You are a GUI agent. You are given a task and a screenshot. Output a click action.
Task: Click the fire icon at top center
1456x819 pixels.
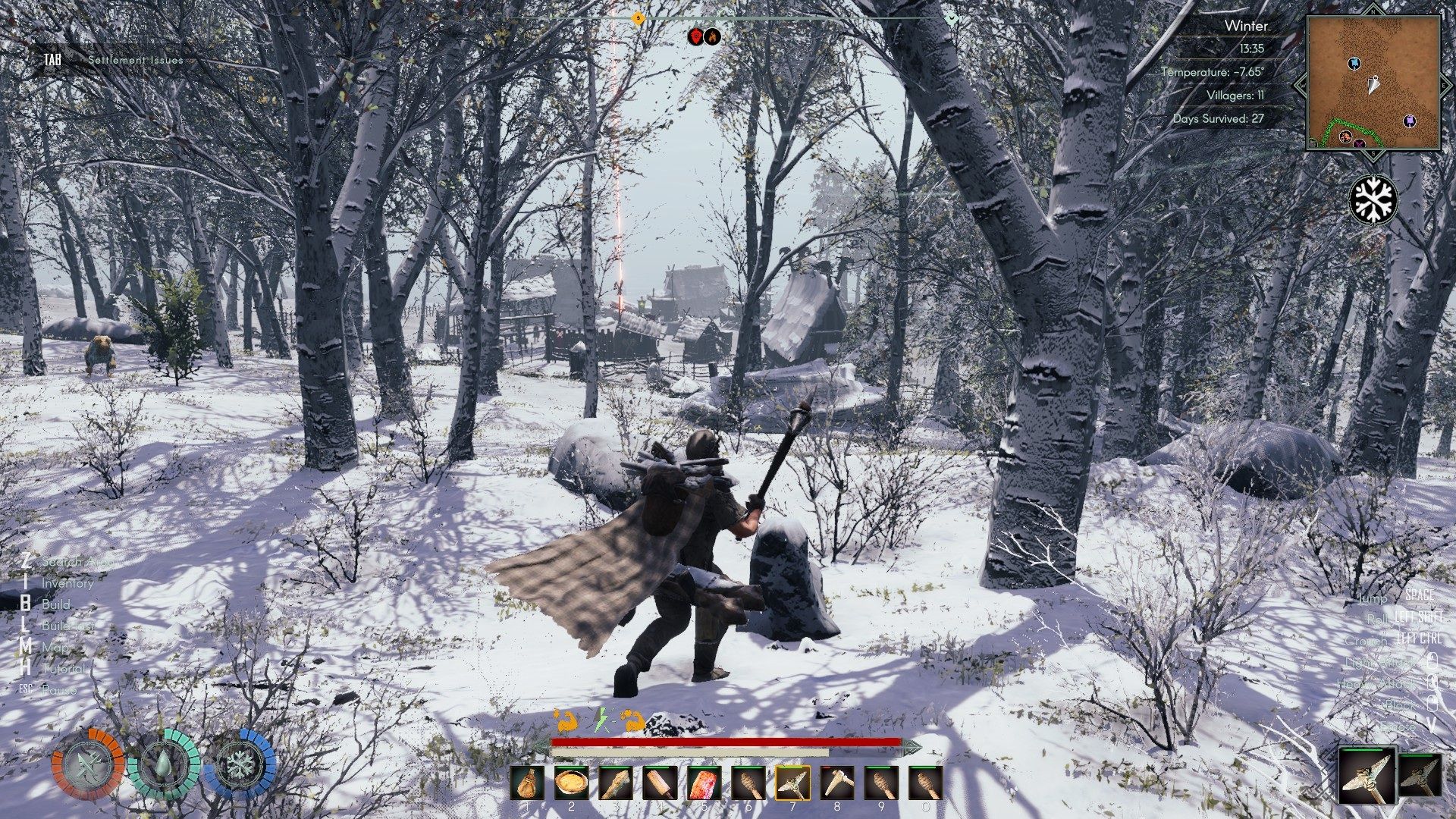point(711,36)
